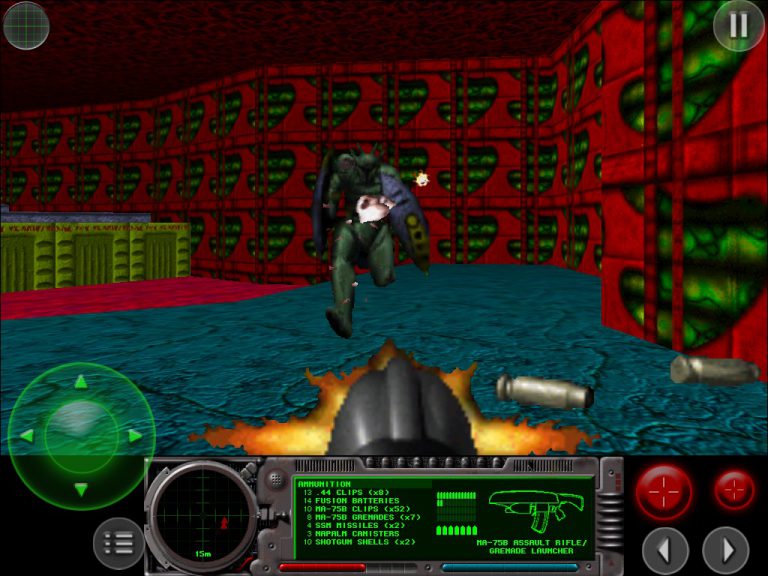Tap the small red secondary fire button
Image resolution: width=768 pixels, height=576 pixels.
(x=735, y=490)
